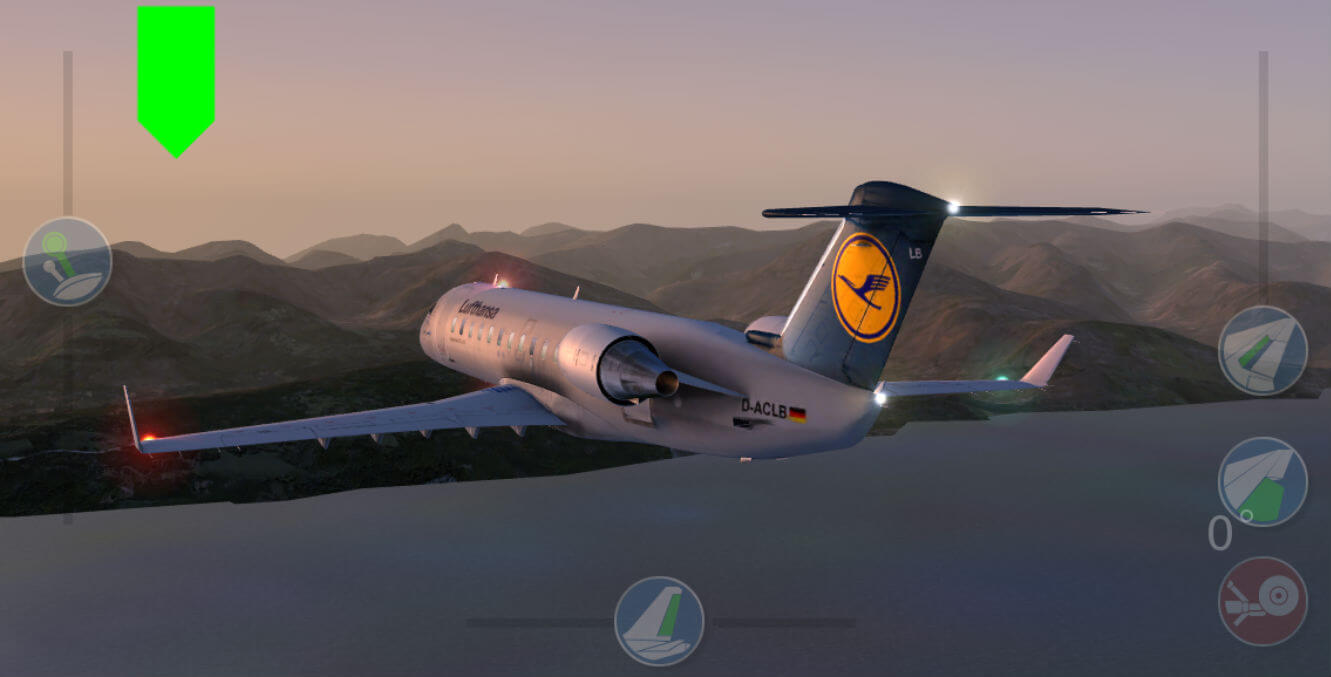1331x677 pixels.
Task: Select the flaps control showing 0°
Action: 1262,482
